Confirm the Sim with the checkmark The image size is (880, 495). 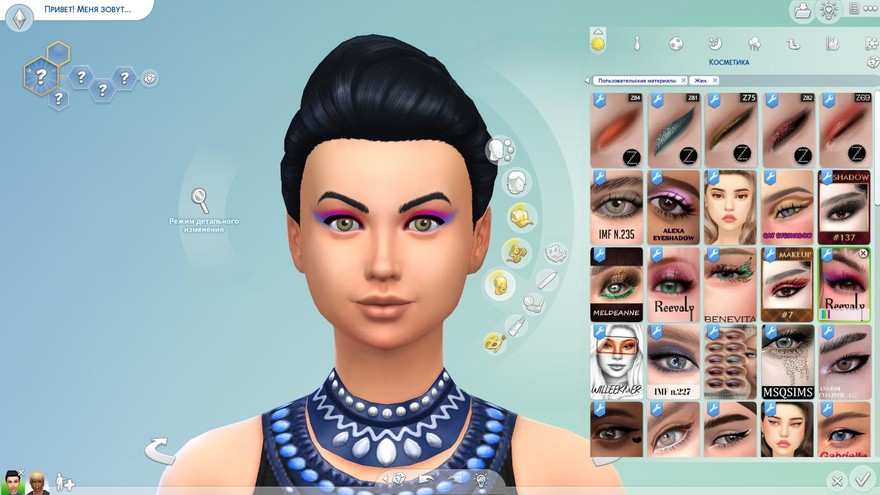863,481
